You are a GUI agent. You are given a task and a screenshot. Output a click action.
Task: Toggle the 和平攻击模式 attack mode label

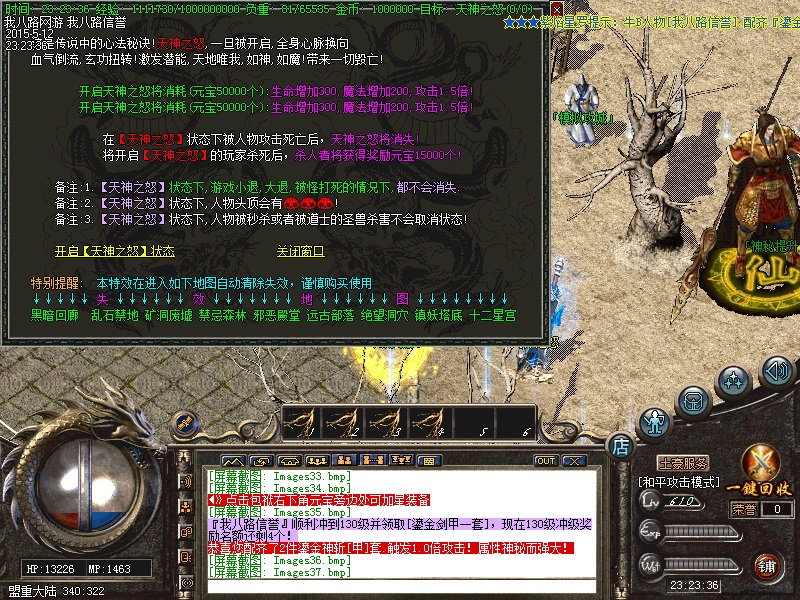677,481
